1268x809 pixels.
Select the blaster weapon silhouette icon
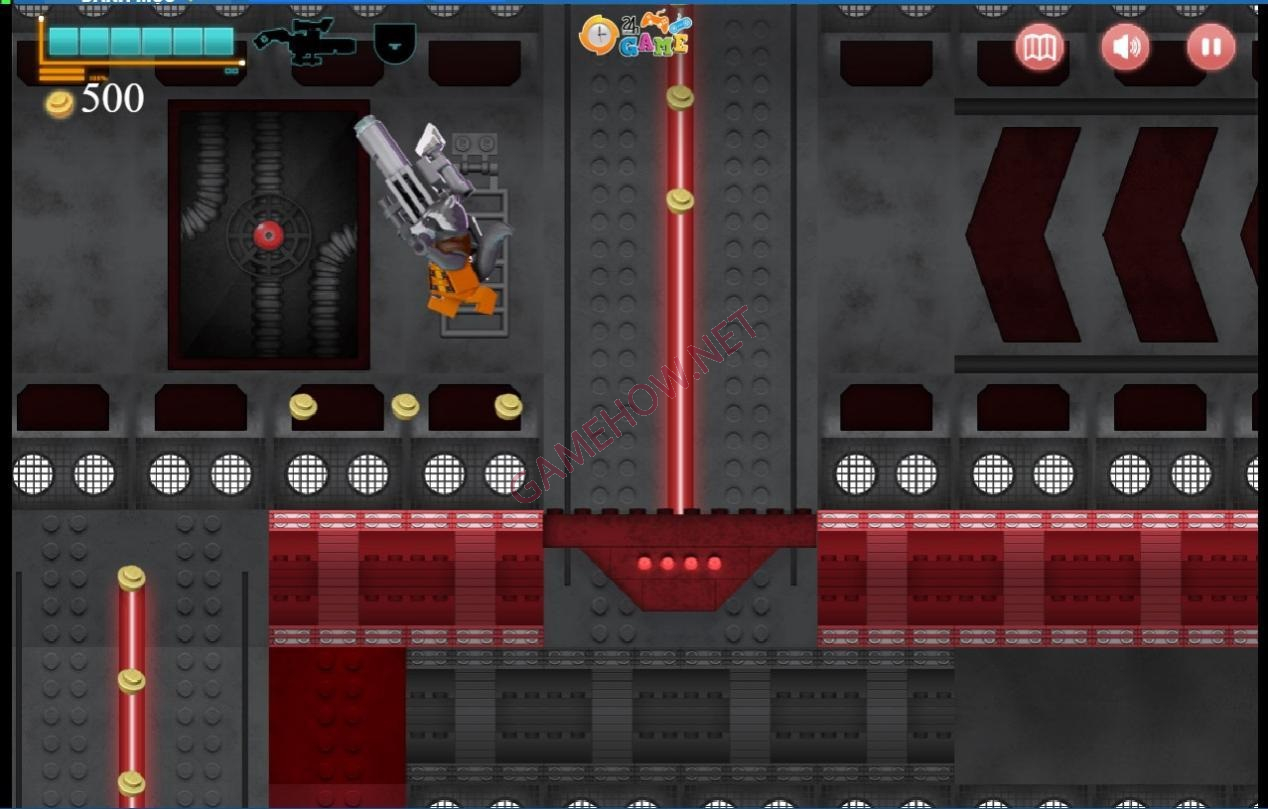pyautogui.click(x=305, y=43)
